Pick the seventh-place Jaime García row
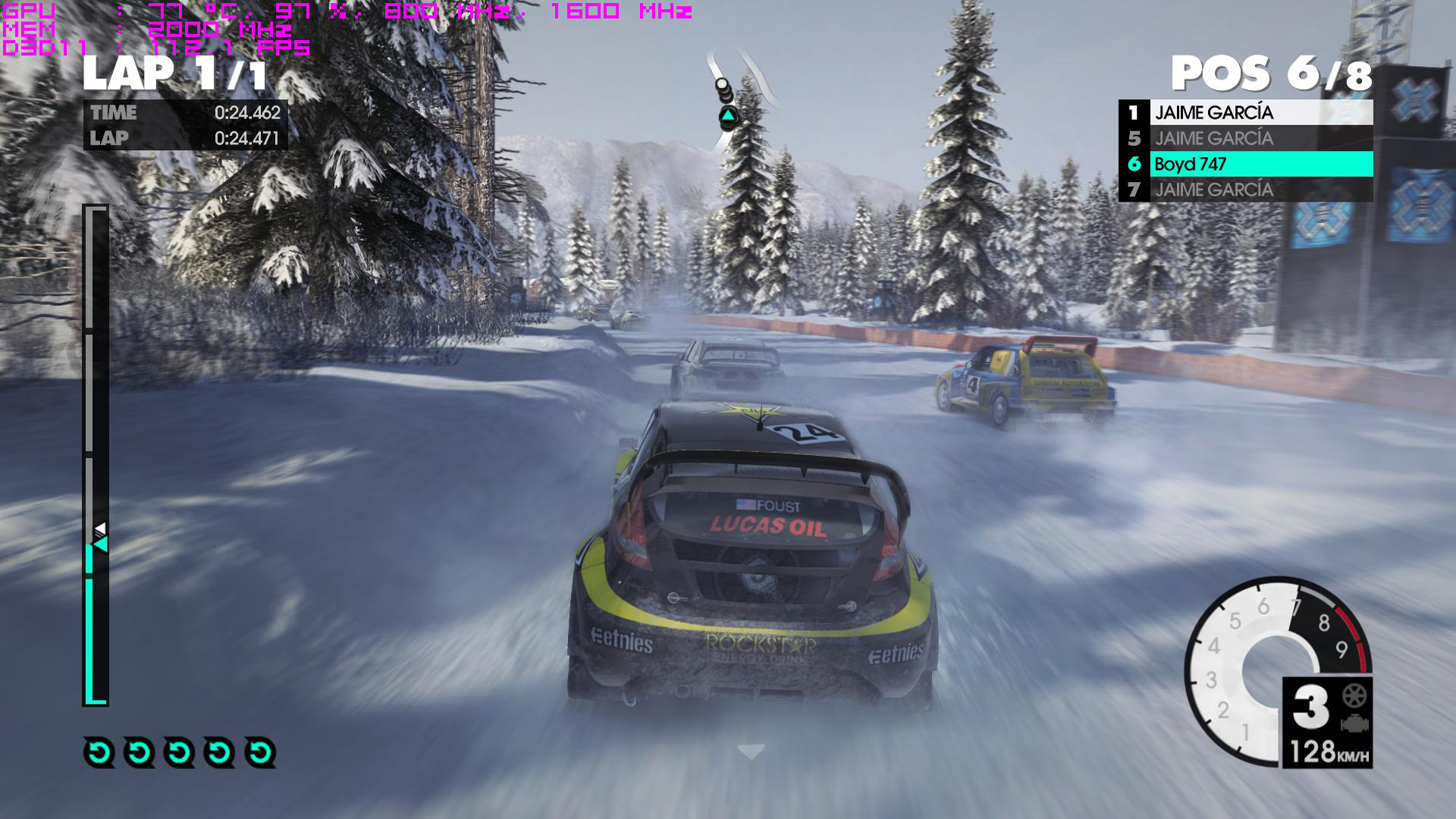Screen dimensions: 1456x819 coord(1245,190)
